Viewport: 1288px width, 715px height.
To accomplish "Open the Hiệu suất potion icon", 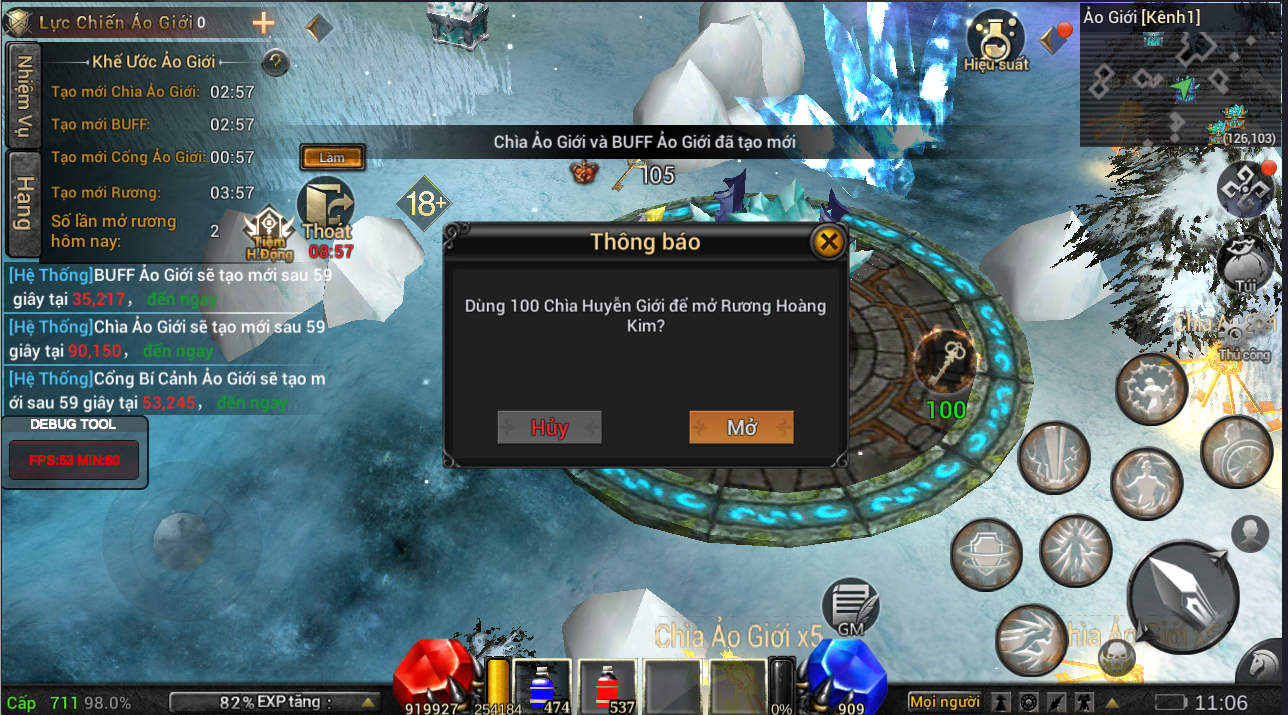I will coord(996,38).
